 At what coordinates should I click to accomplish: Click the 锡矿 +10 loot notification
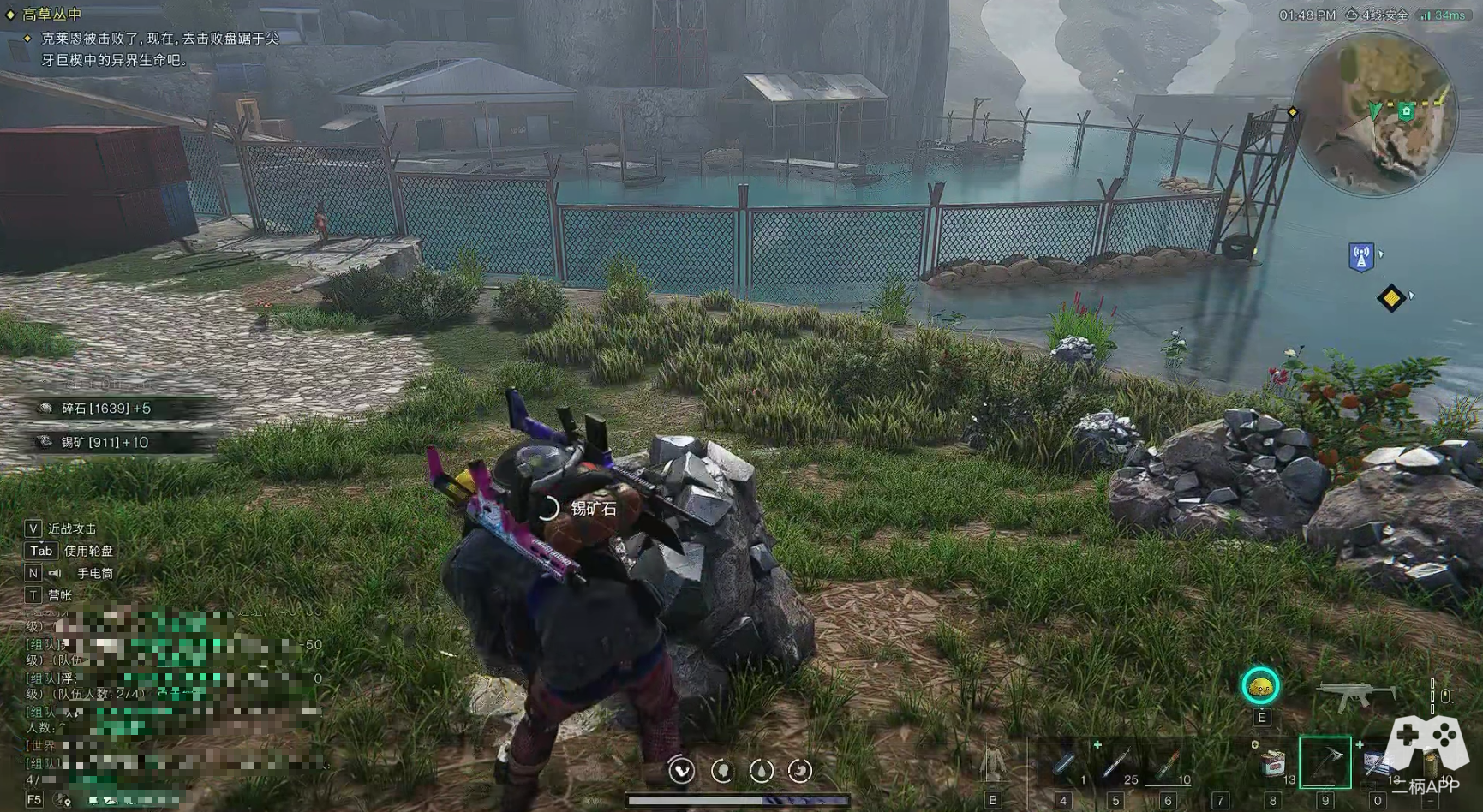click(x=105, y=442)
